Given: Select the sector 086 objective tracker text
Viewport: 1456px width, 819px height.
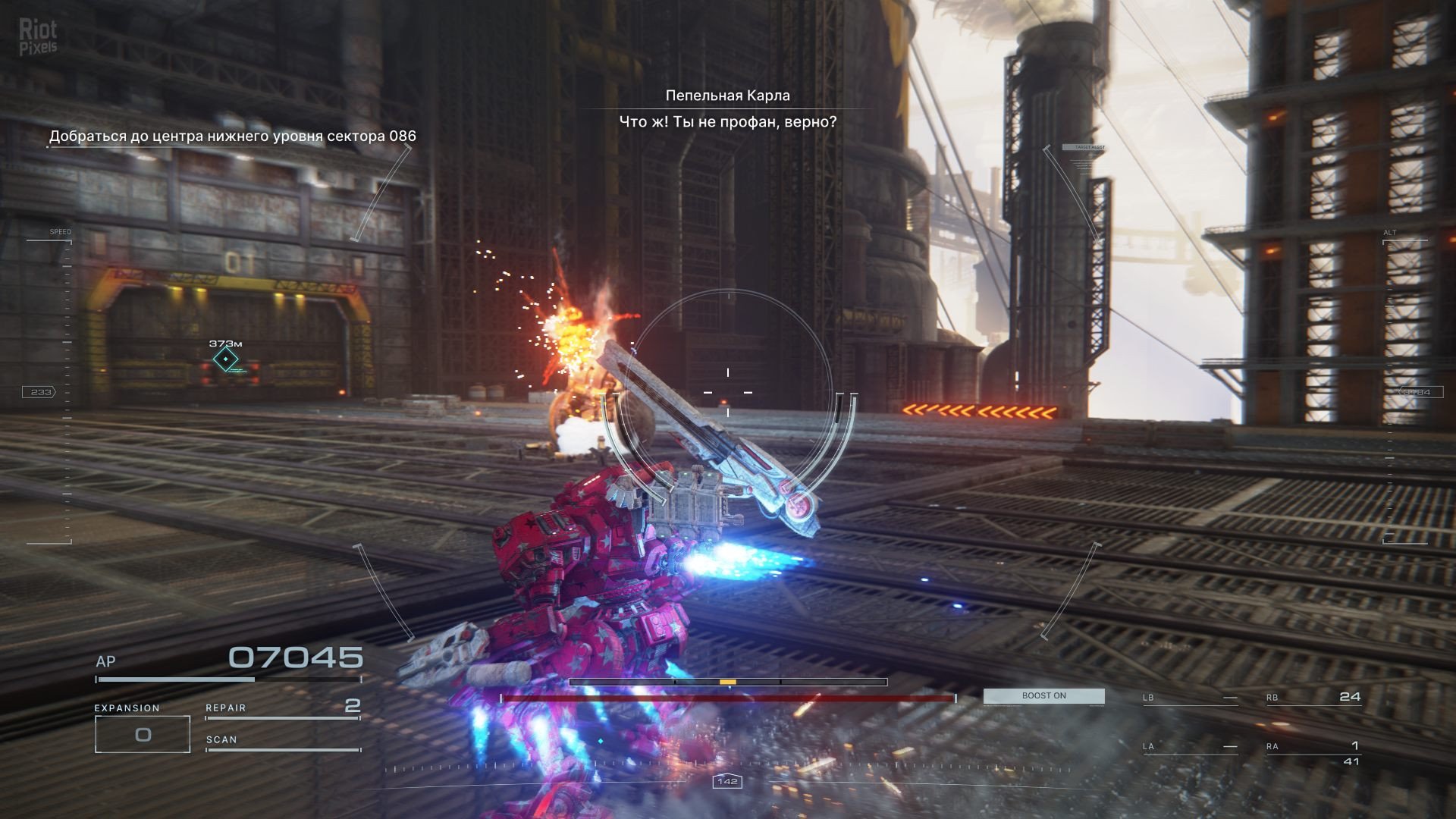Looking at the screenshot, I should point(232,136).
